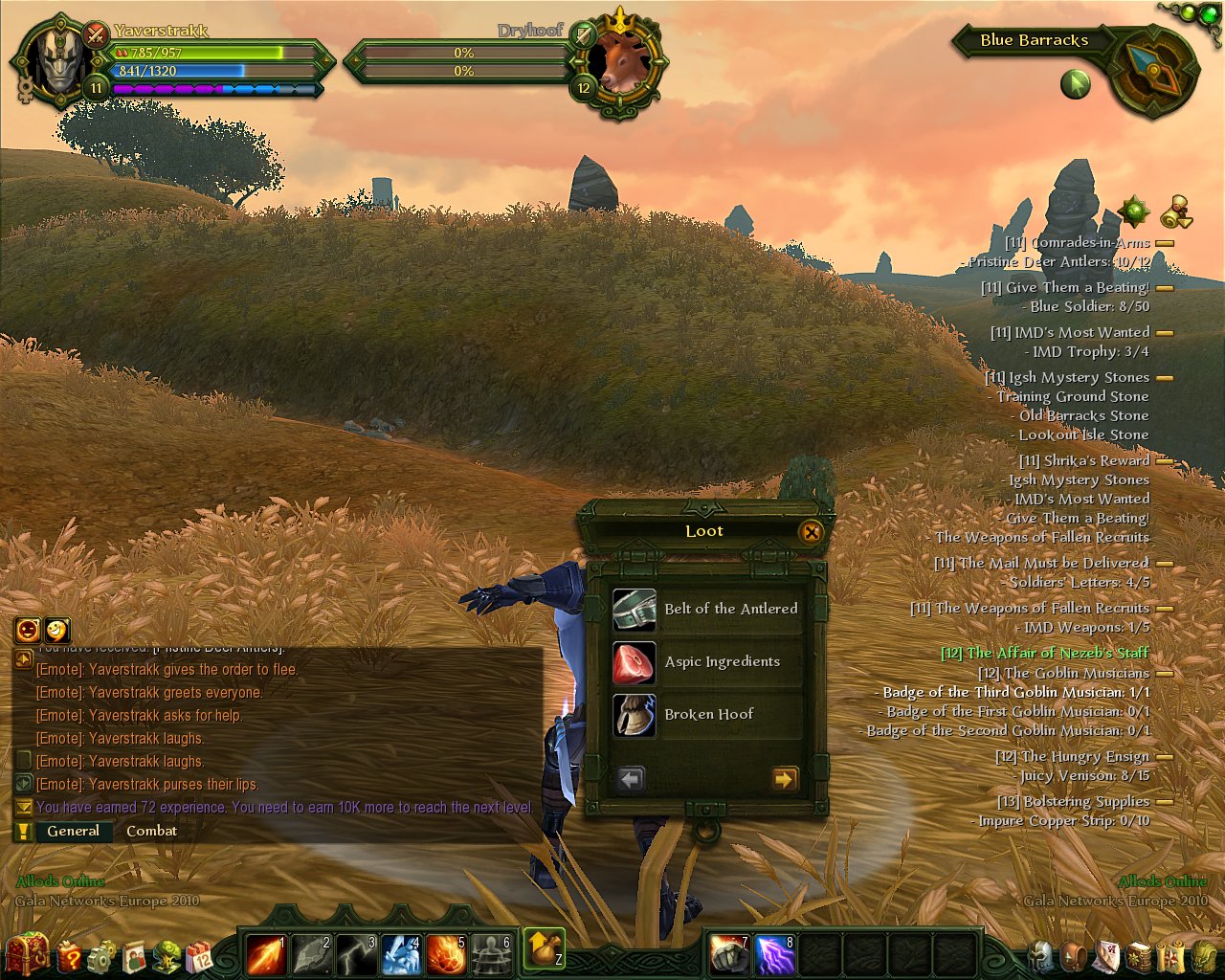
Task: Open the calendar icon showing 12
Action: (199, 955)
